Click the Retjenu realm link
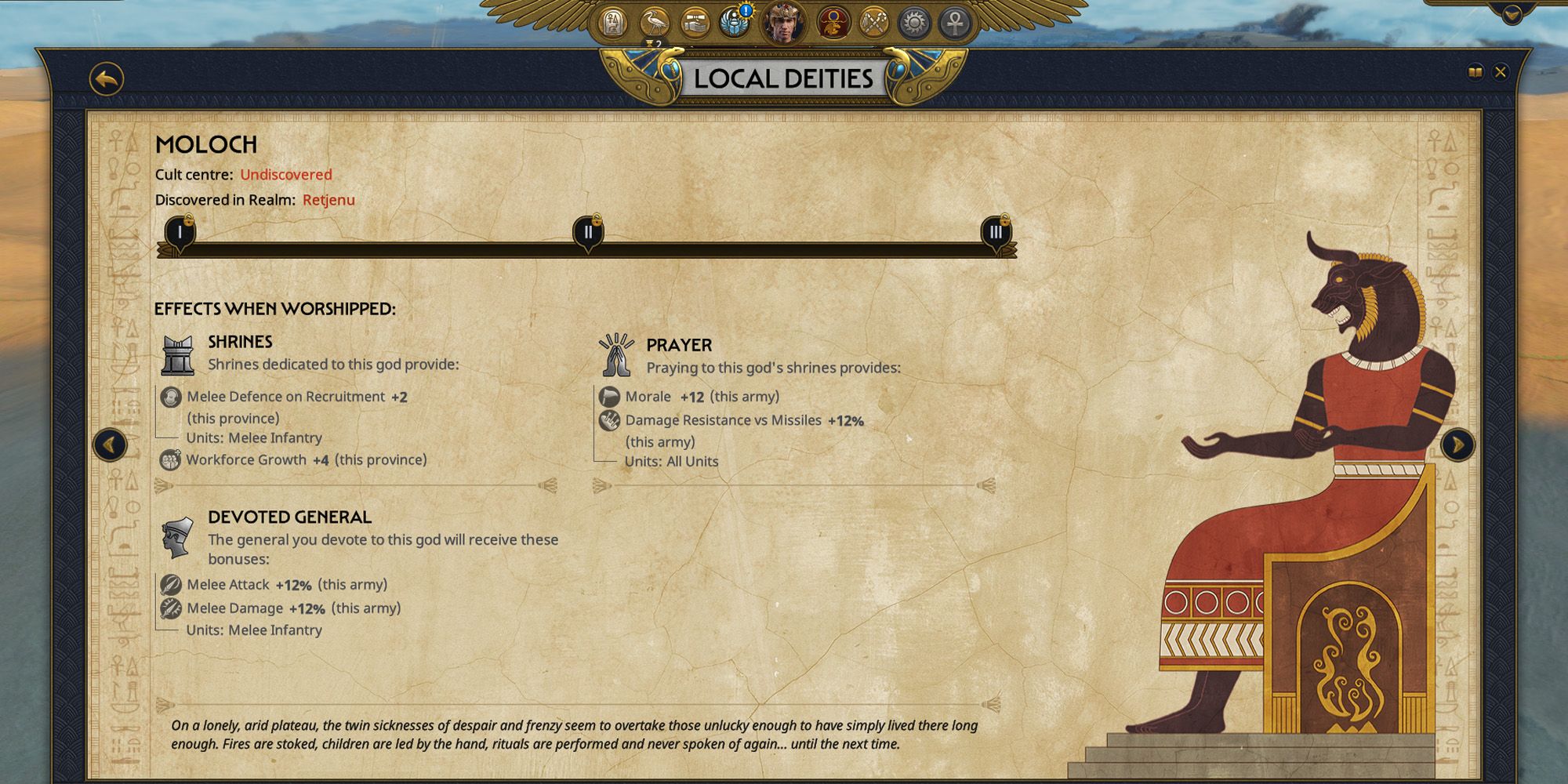The height and width of the screenshot is (784, 1568). pyautogui.click(x=328, y=199)
